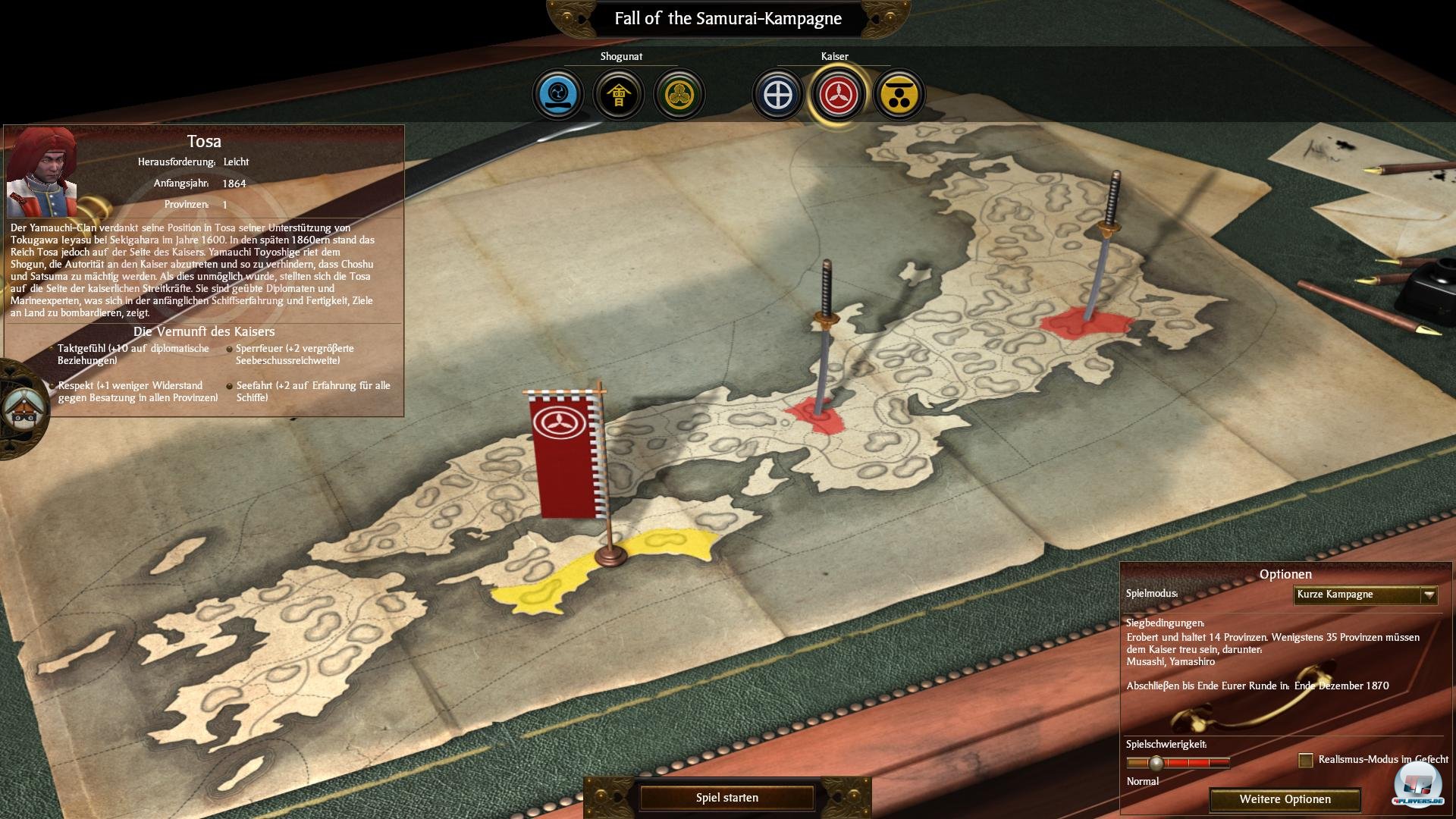Select the blue Shogunat clan emblem
This screenshot has width=1456, height=819.
(558, 95)
